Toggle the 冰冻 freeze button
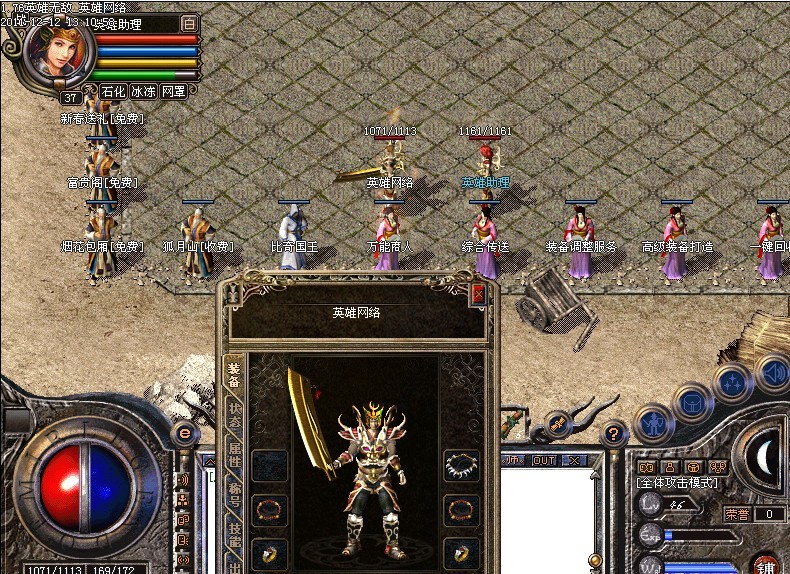This screenshot has width=790, height=574. tap(143, 91)
